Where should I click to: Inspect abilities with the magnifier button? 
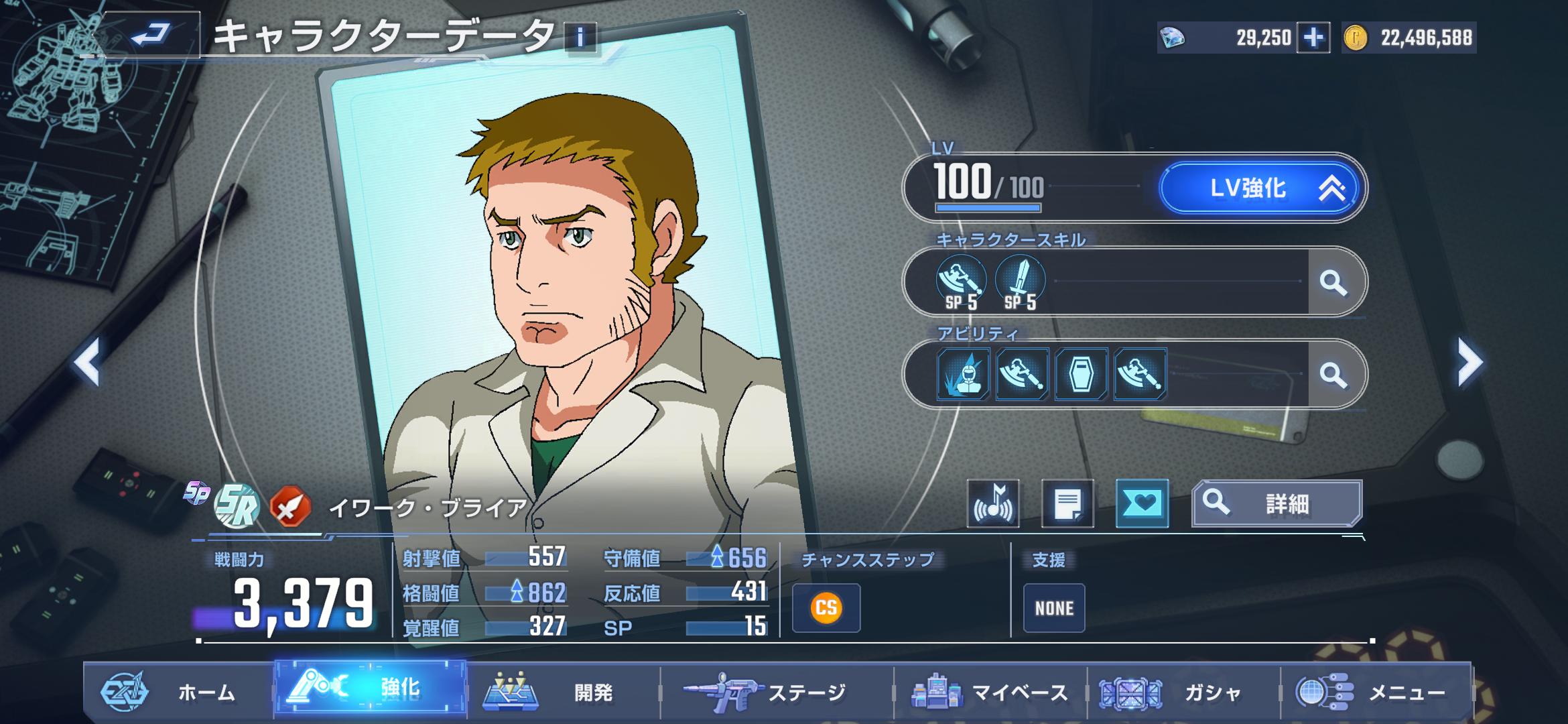(1333, 375)
